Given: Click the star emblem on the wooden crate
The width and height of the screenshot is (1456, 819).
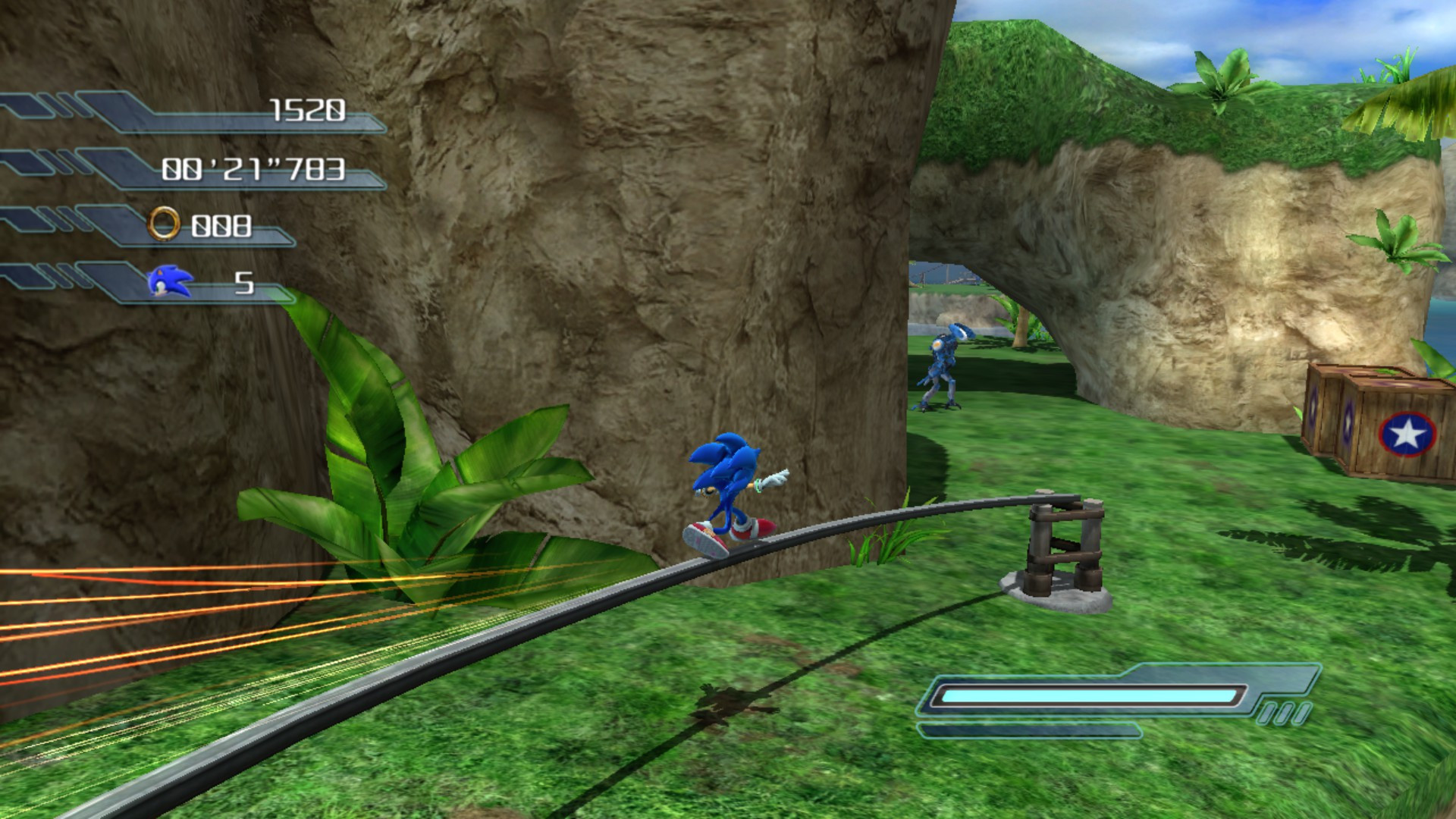Looking at the screenshot, I should pyautogui.click(x=1407, y=435).
